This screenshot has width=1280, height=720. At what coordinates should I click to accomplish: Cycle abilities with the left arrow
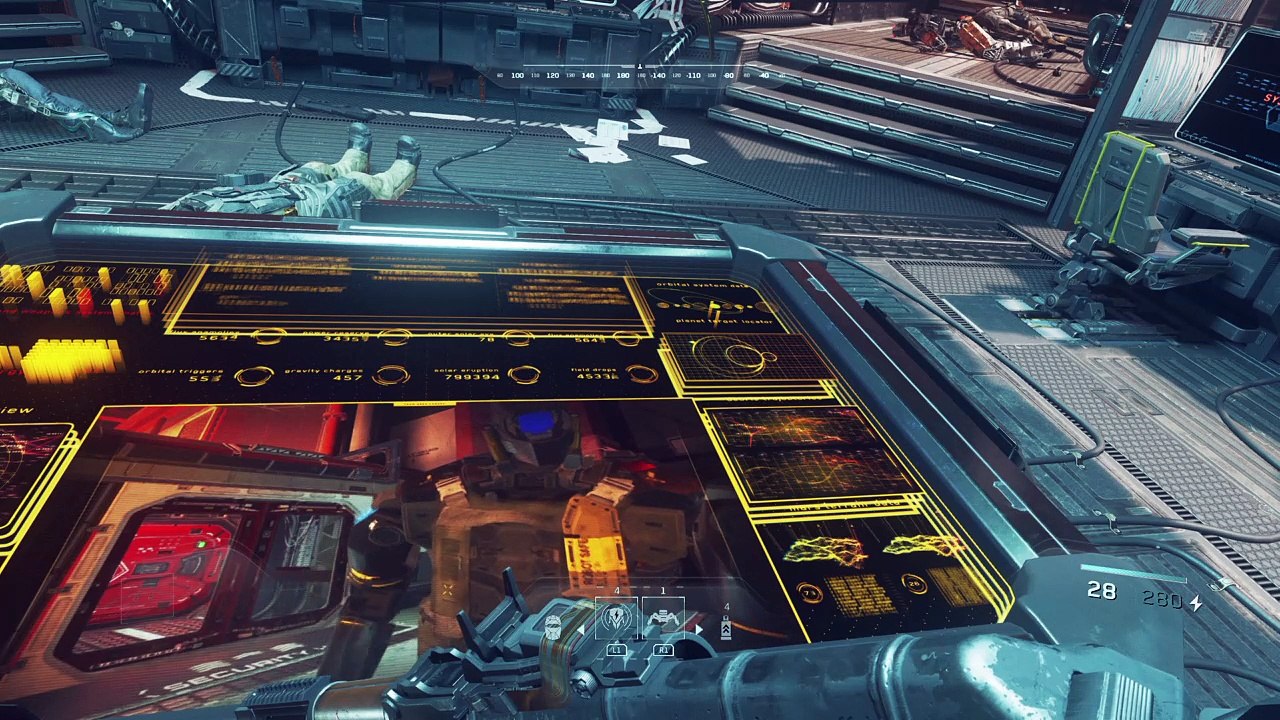pyautogui.click(x=583, y=630)
